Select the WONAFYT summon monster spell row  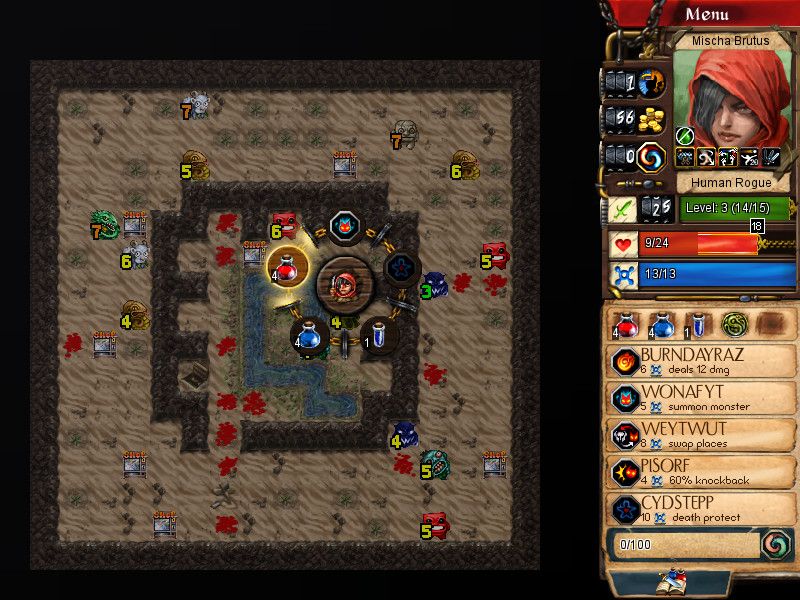(x=703, y=398)
